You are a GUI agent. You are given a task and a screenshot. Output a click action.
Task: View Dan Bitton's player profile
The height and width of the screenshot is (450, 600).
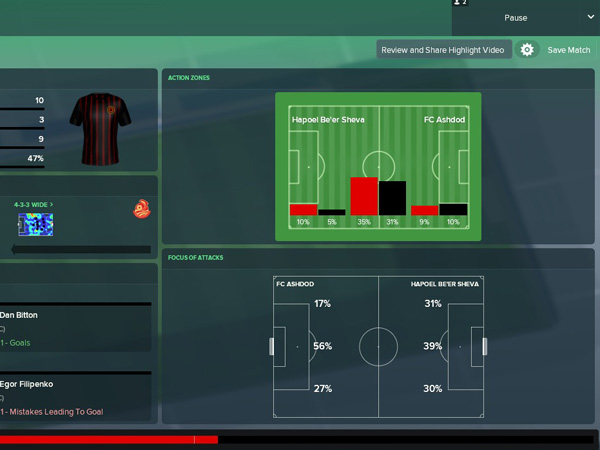click(x=19, y=315)
